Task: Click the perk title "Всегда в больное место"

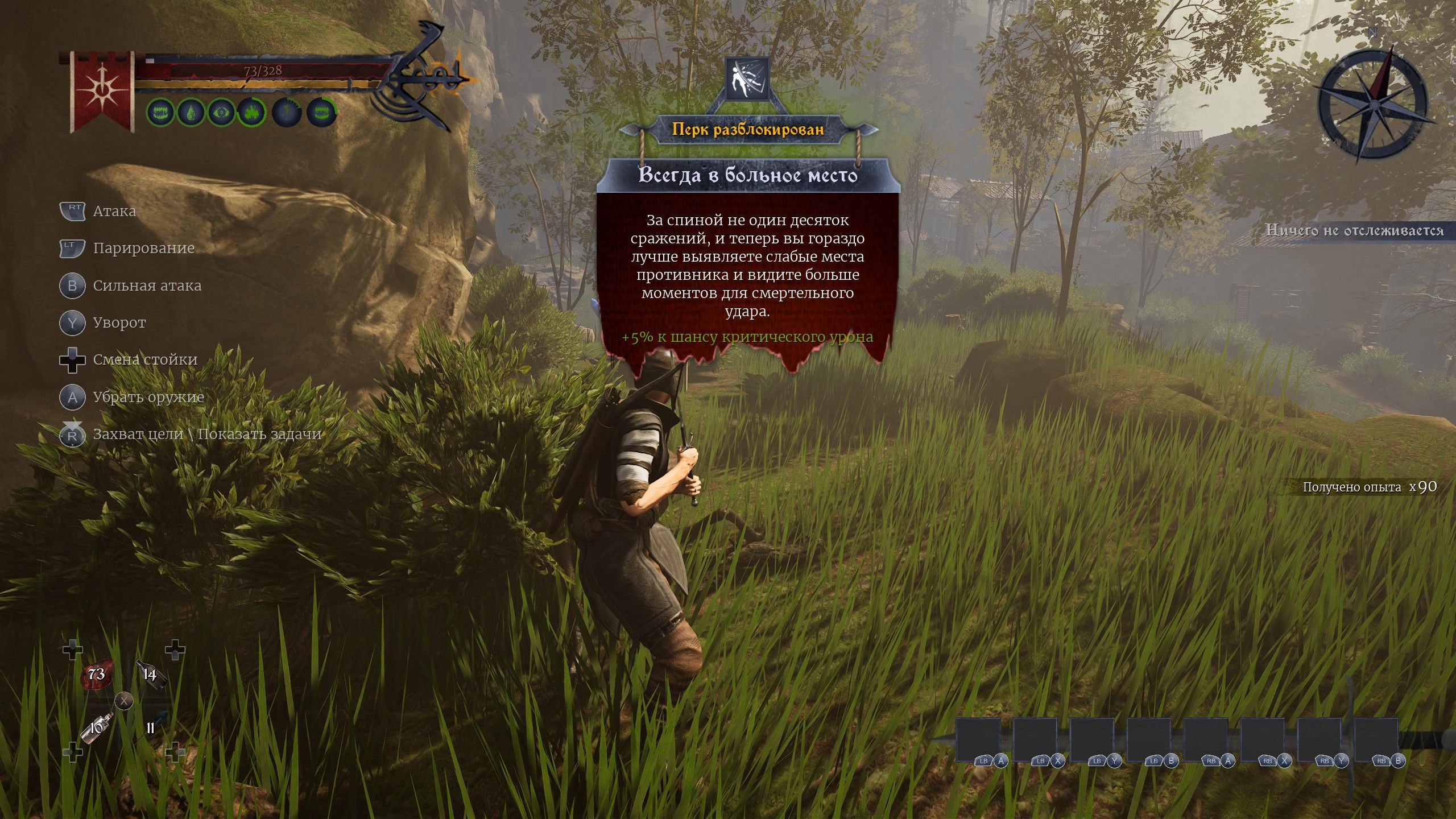Action: click(x=748, y=175)
